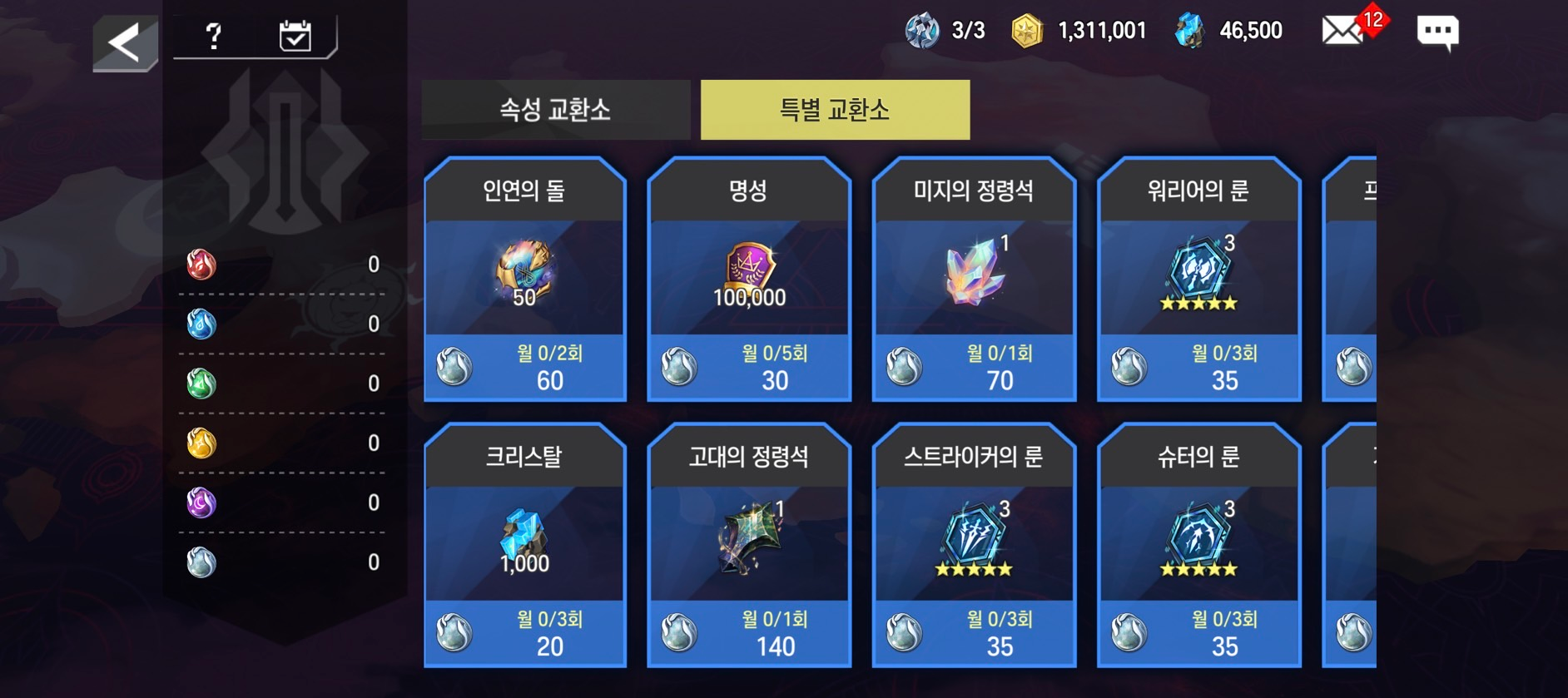The image size is (1568, 698).
Task: Open the chat speech bubble
Action: tap(1437, 32)
